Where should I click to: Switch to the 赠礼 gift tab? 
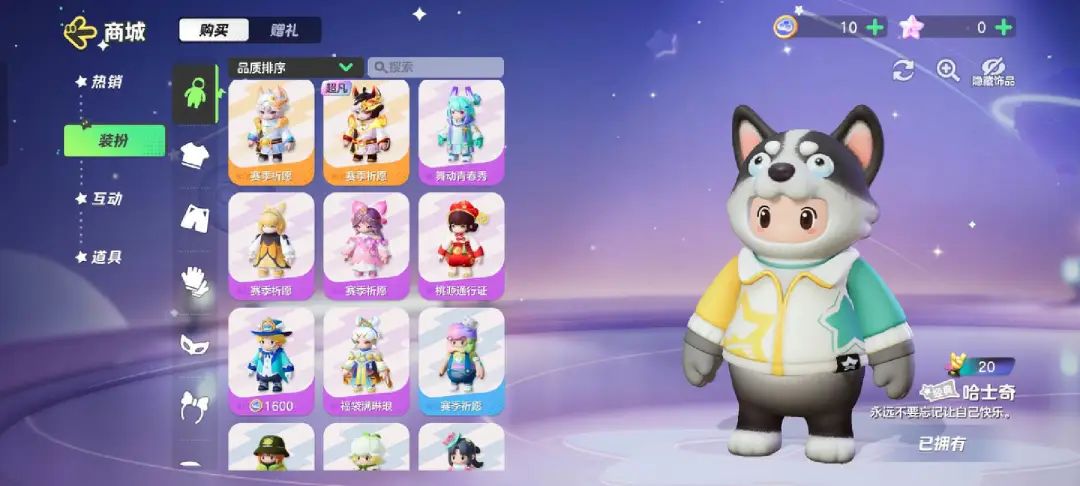[x=285, y=30]
